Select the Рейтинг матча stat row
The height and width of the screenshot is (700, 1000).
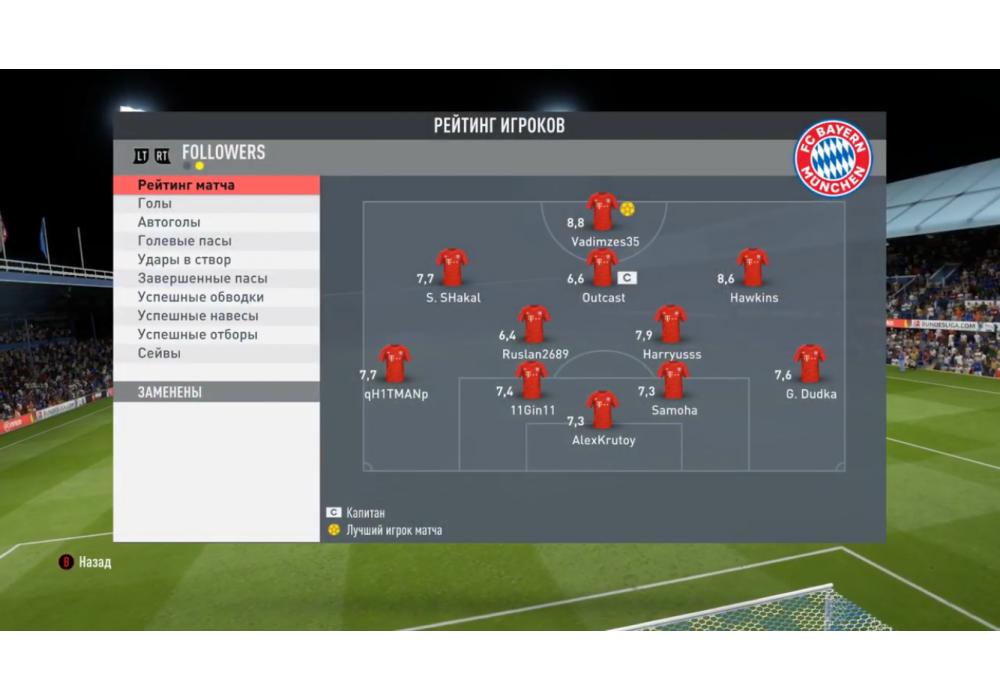point(216,185)
